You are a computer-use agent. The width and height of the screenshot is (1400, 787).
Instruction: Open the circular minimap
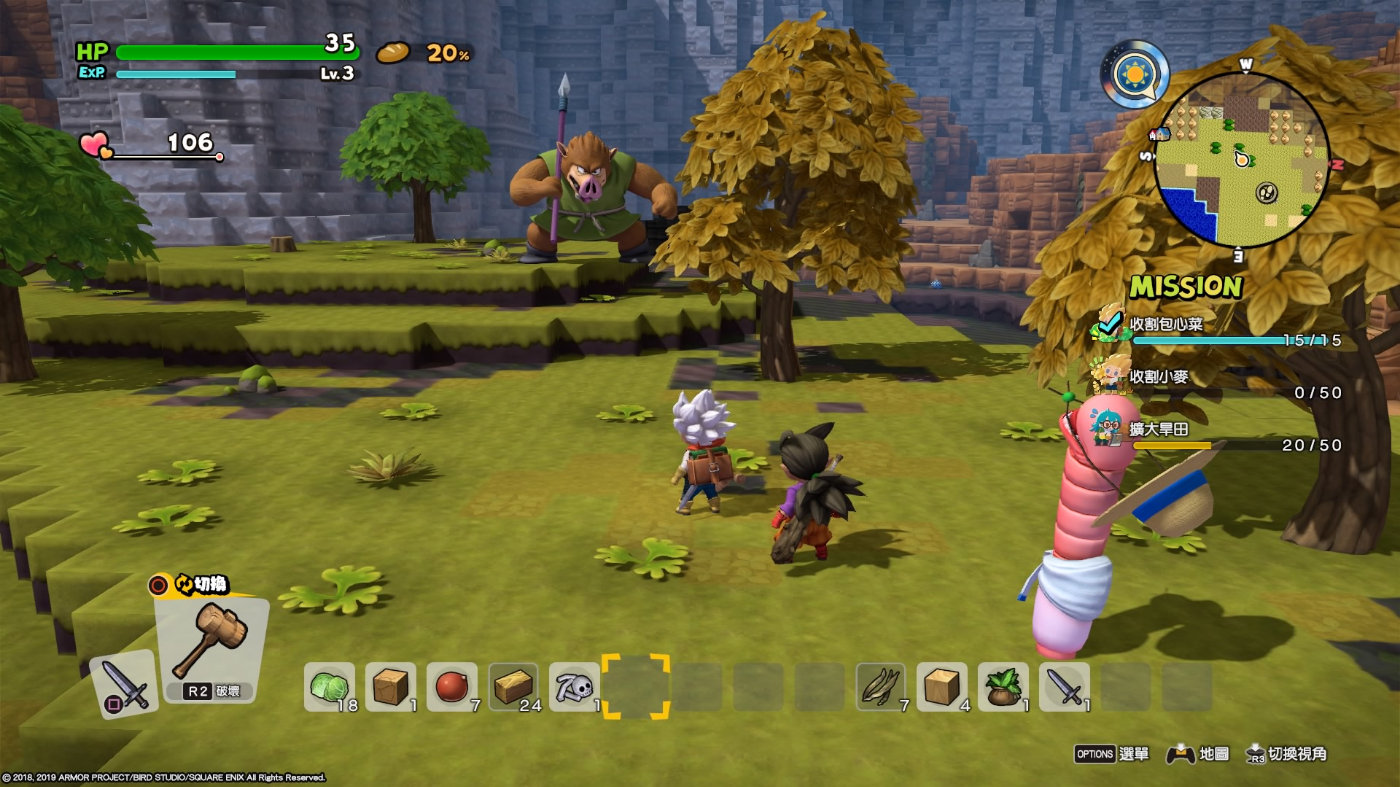1241,160
